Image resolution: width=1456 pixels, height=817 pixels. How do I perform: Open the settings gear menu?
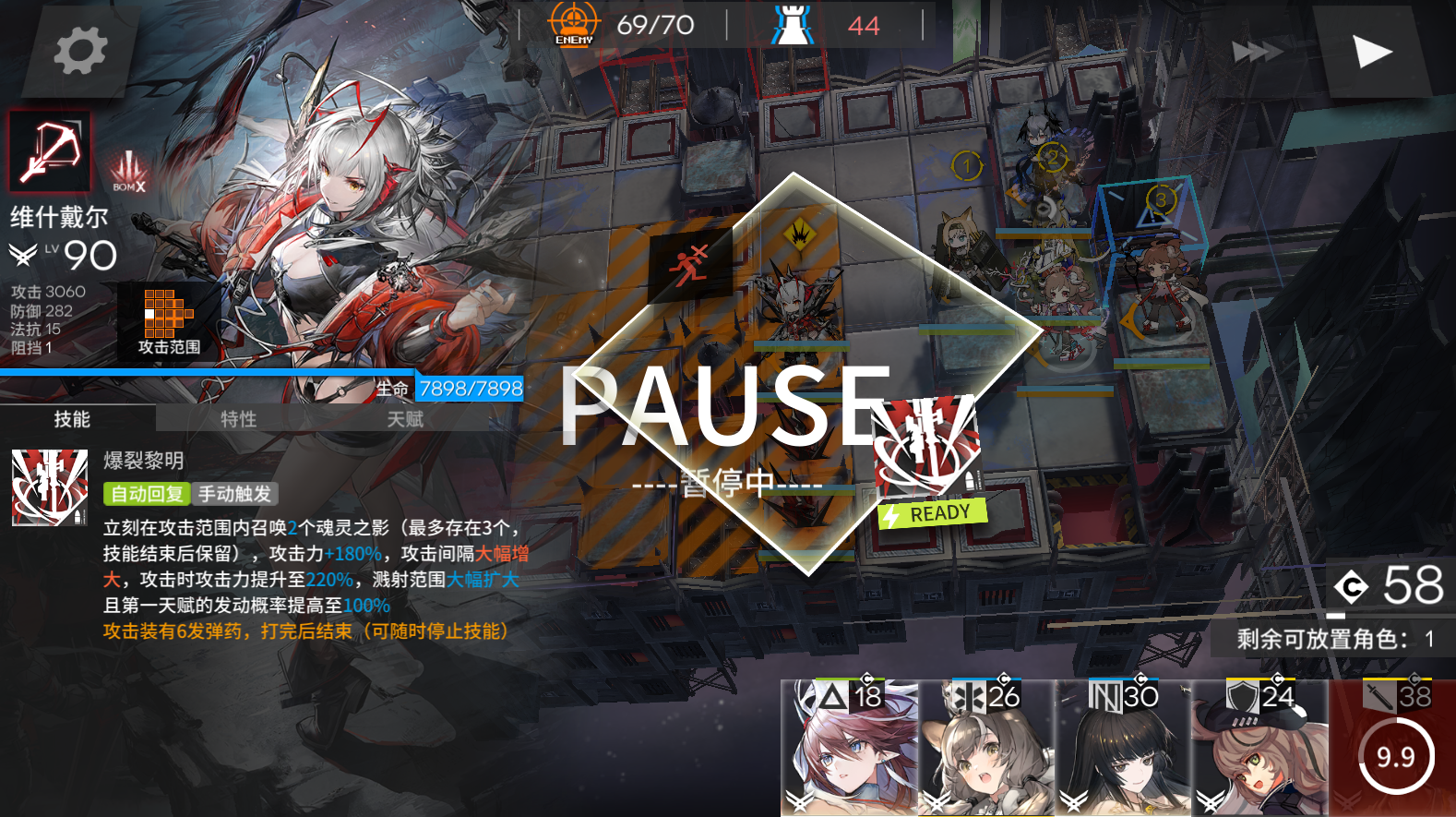(78, 51)
